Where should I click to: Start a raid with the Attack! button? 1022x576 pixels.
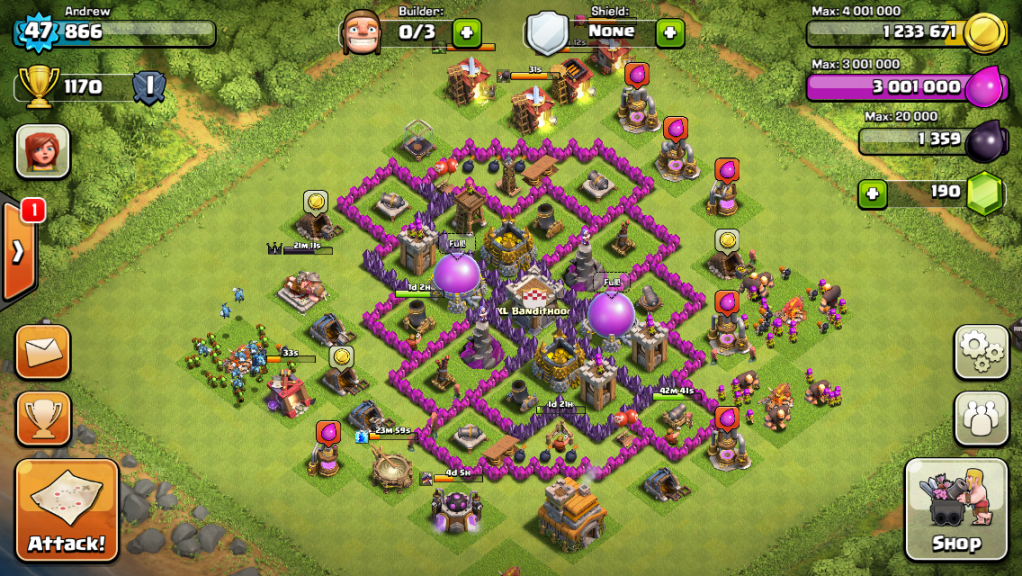(x=66, y=510)
